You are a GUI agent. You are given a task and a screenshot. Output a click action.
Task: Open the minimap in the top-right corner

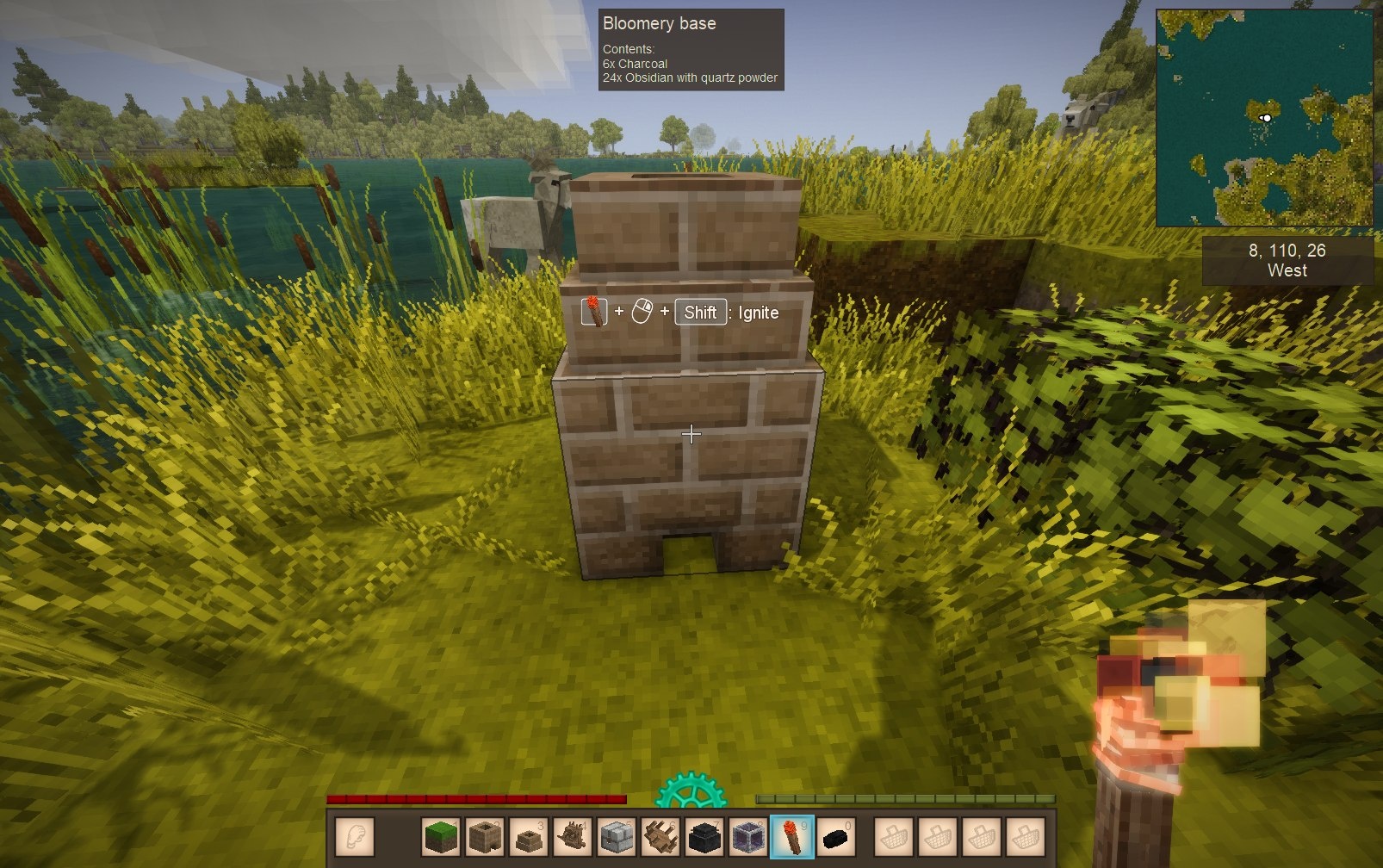(1264, 118)
